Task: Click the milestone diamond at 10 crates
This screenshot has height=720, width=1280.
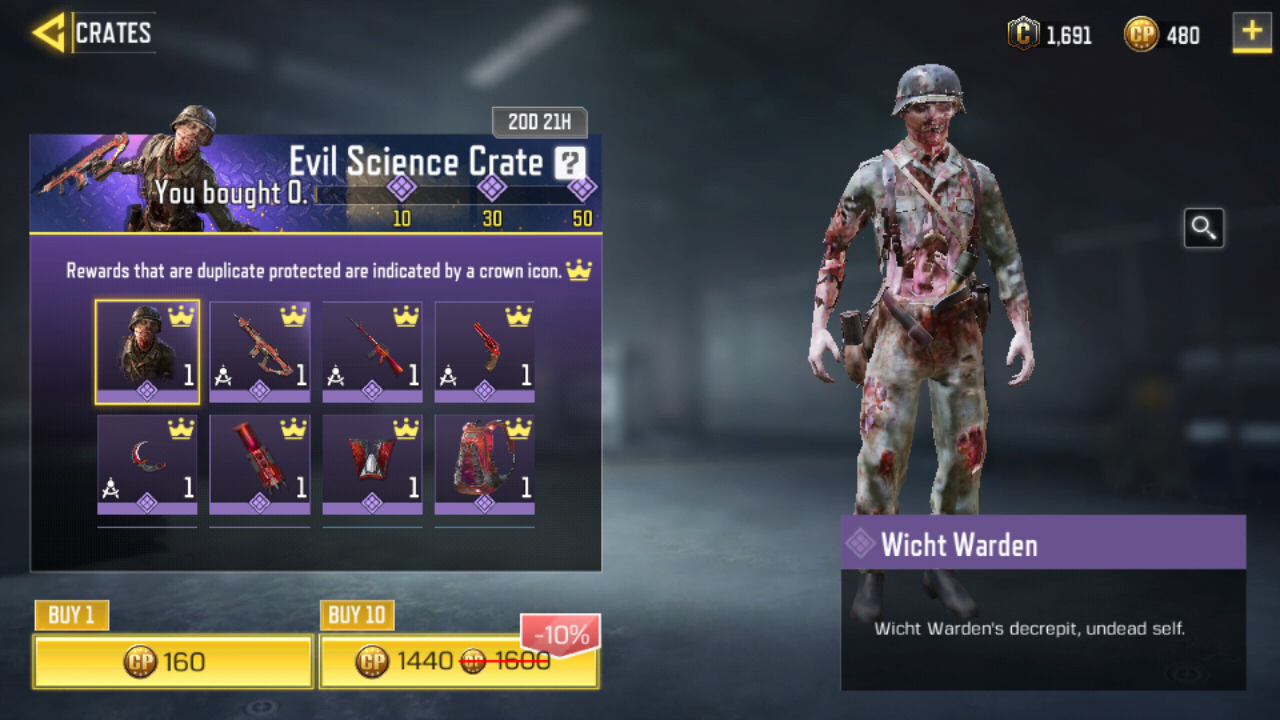Action: 401,187
